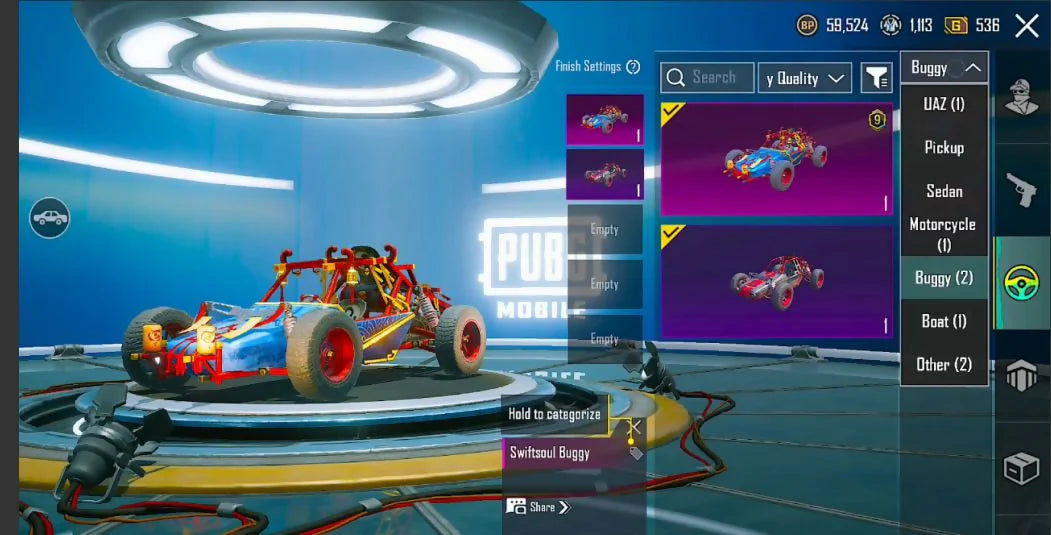Select Pickup in the vehicle list
Viewport: 1051px width, 535px height.
point(943,147)
